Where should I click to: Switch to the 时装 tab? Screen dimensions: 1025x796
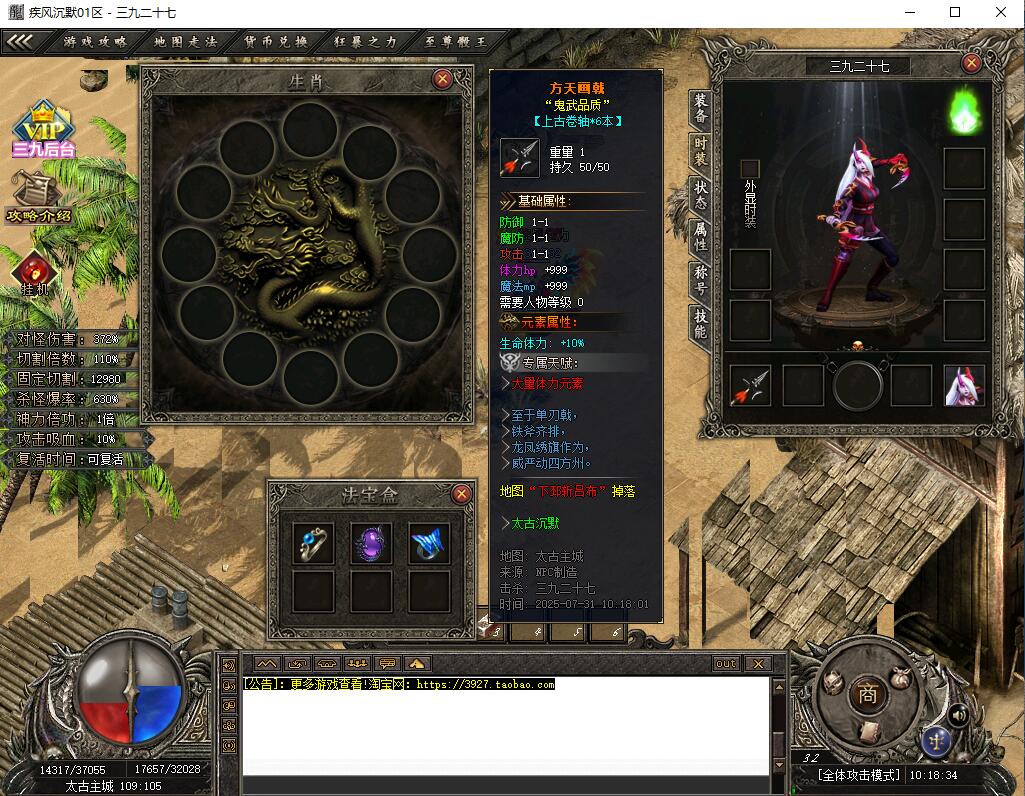701,151
